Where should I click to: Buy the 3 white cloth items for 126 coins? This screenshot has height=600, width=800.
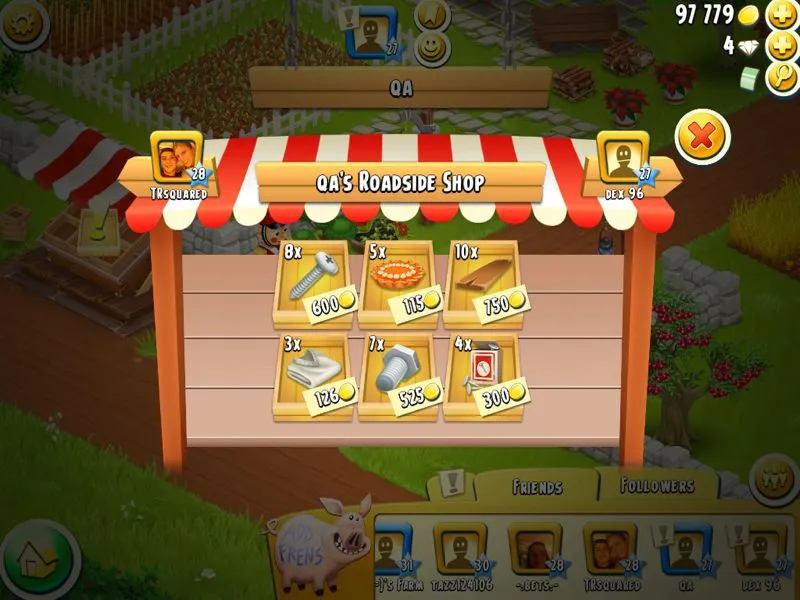[x=312, y=376]
